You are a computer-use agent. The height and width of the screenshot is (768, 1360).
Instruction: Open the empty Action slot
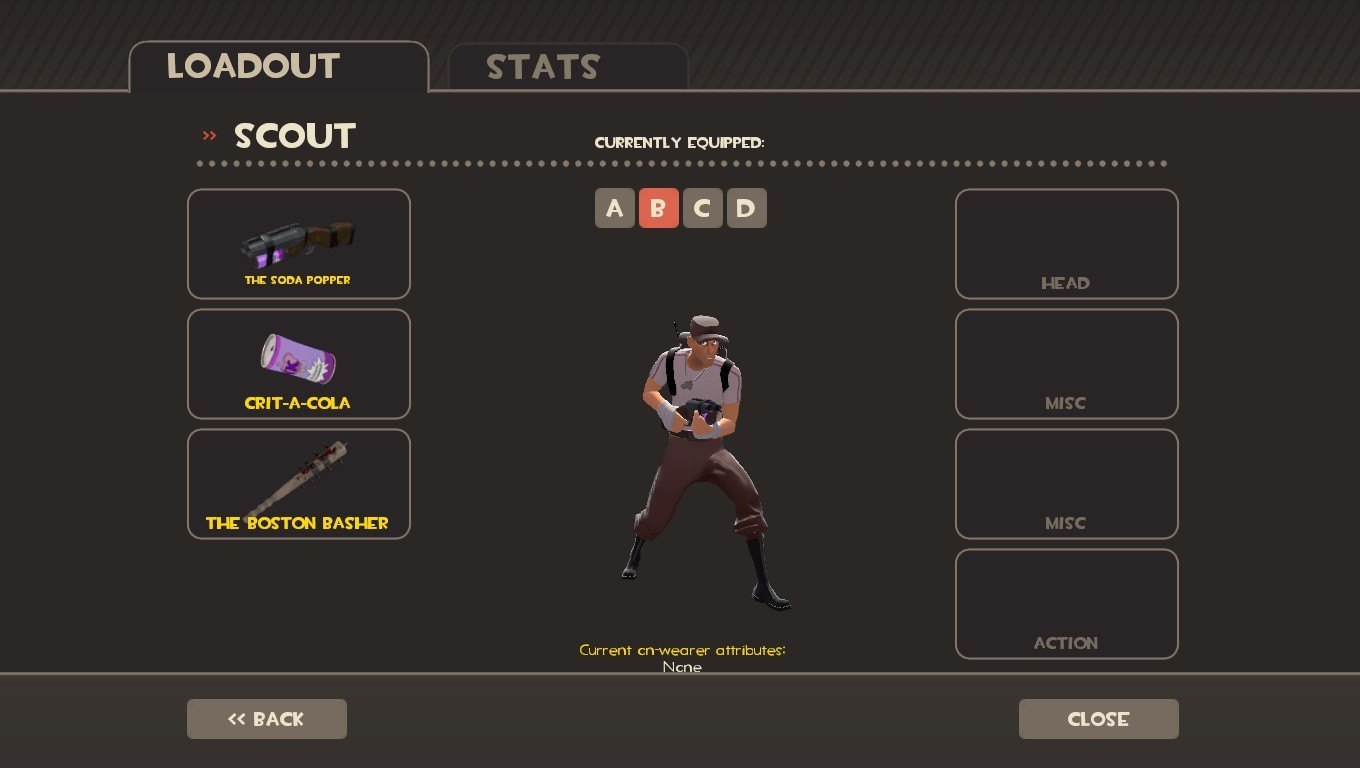pyautogui.click(x=1066, y=604)
